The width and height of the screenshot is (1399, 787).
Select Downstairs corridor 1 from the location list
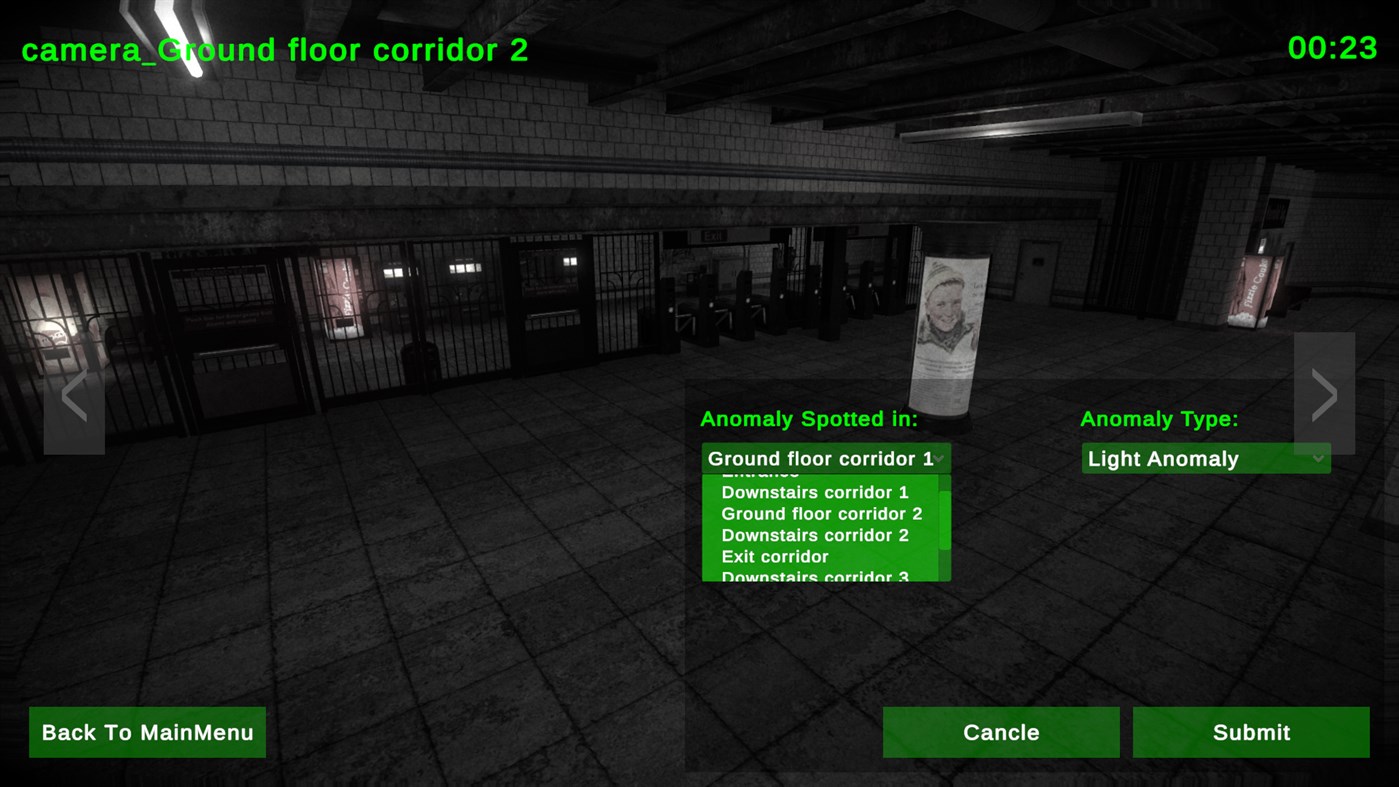(x=818, y=492)
